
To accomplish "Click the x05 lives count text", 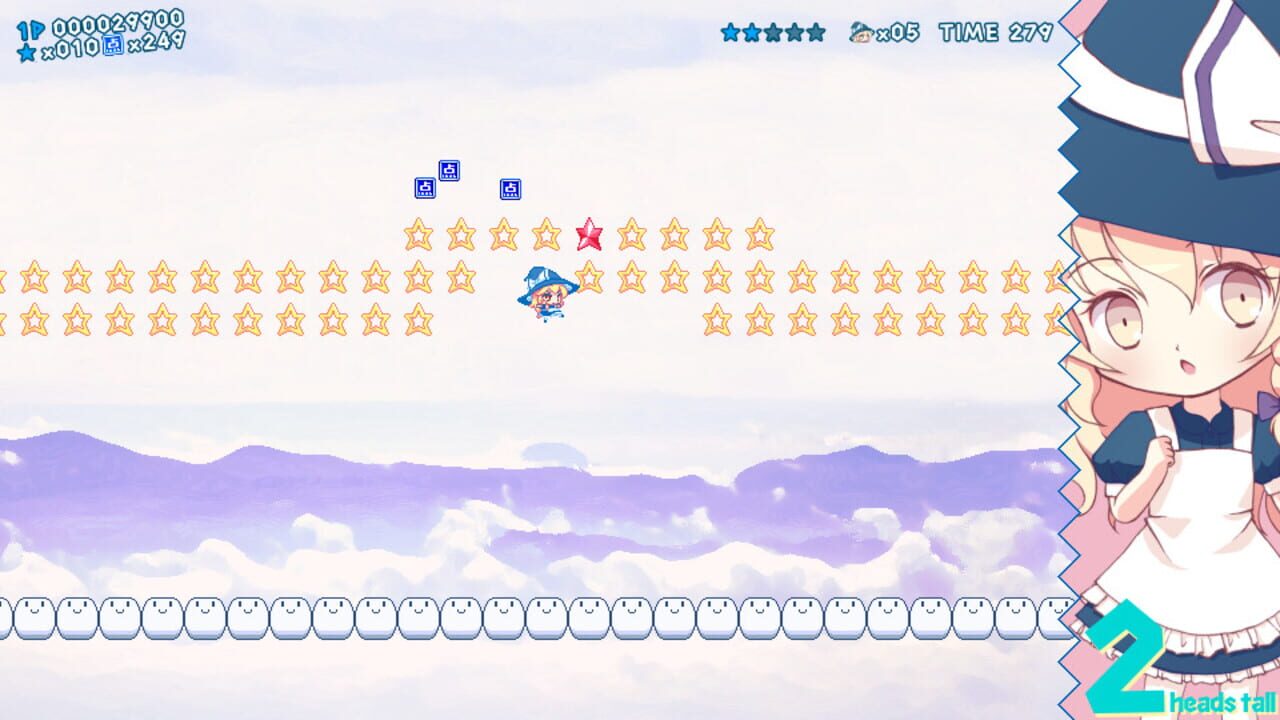I will tap(898, 33).
